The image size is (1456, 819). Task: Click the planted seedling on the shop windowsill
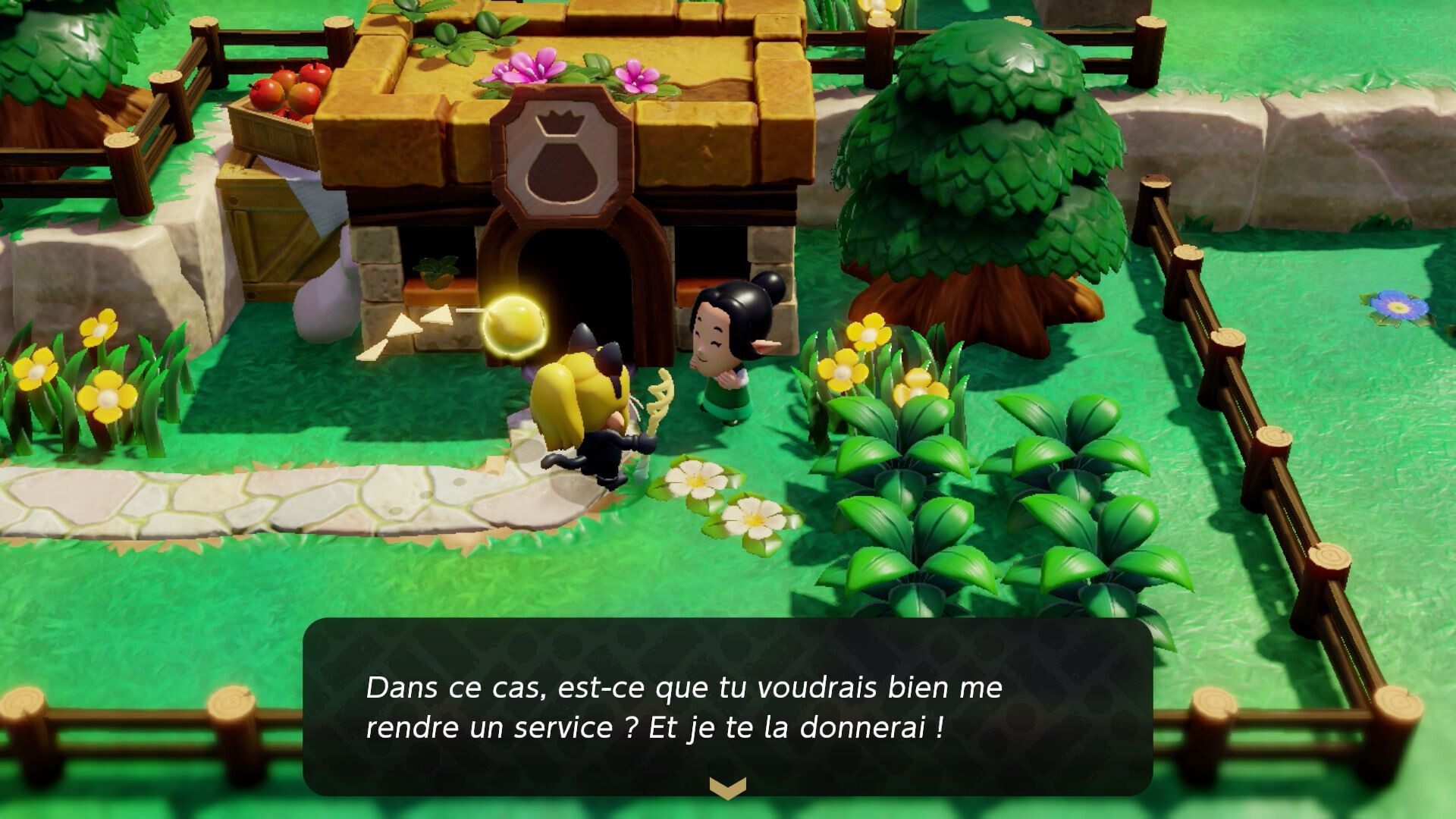pos(436,269)
